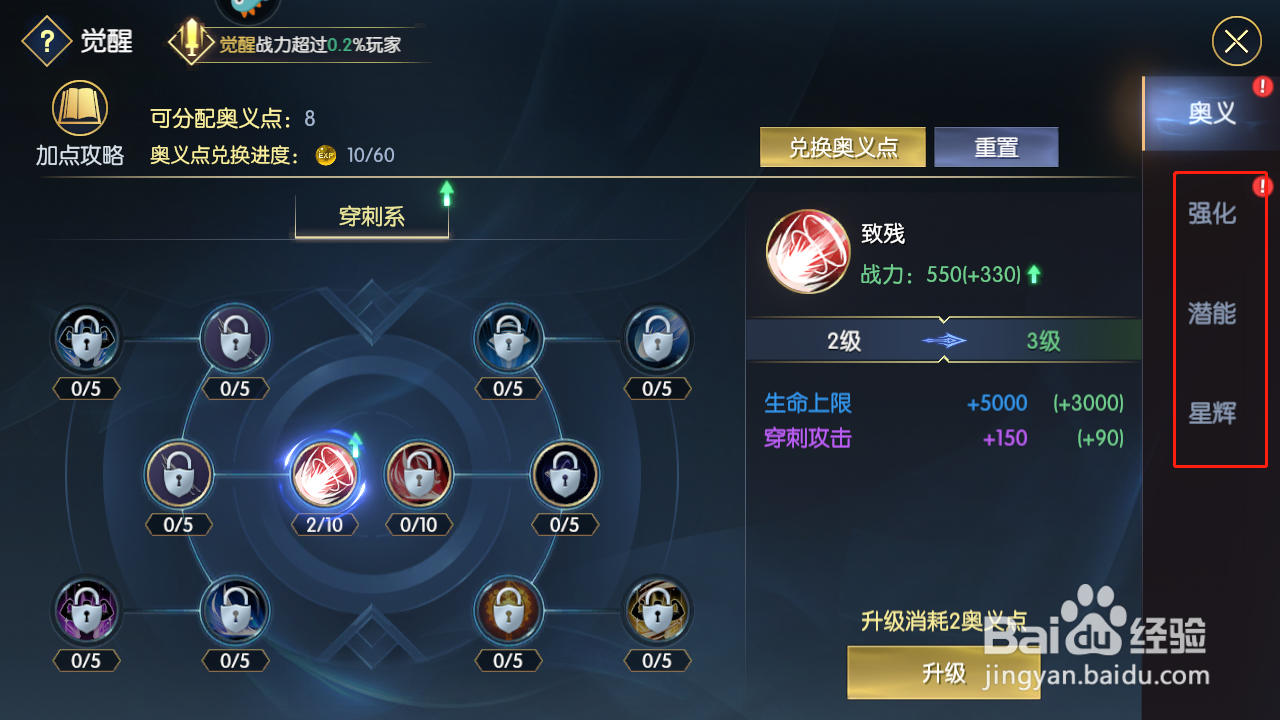Click the EXP coin icon next to 奥义点兑换进度

click(324, 155)
